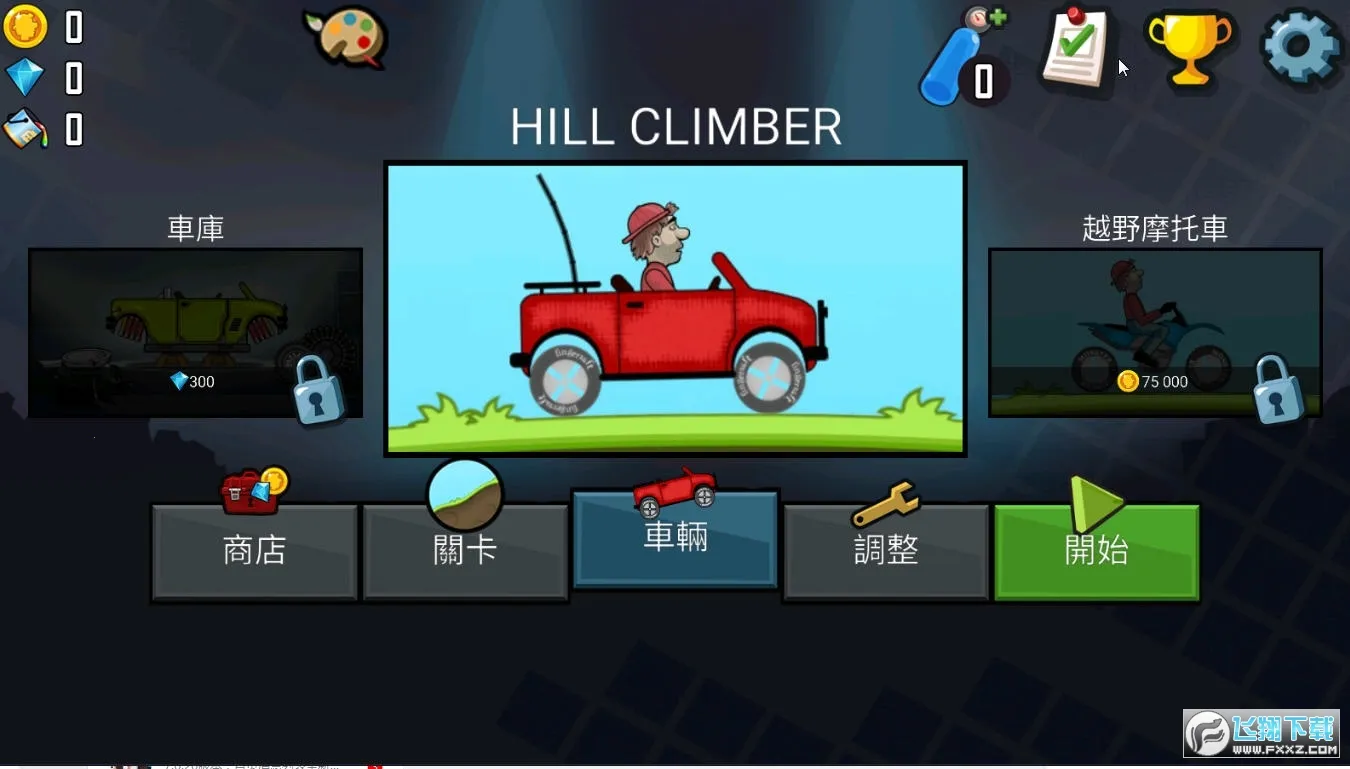Select the red car preview image
Screen dimensions: 1350x769
click(x=675, y=308)
